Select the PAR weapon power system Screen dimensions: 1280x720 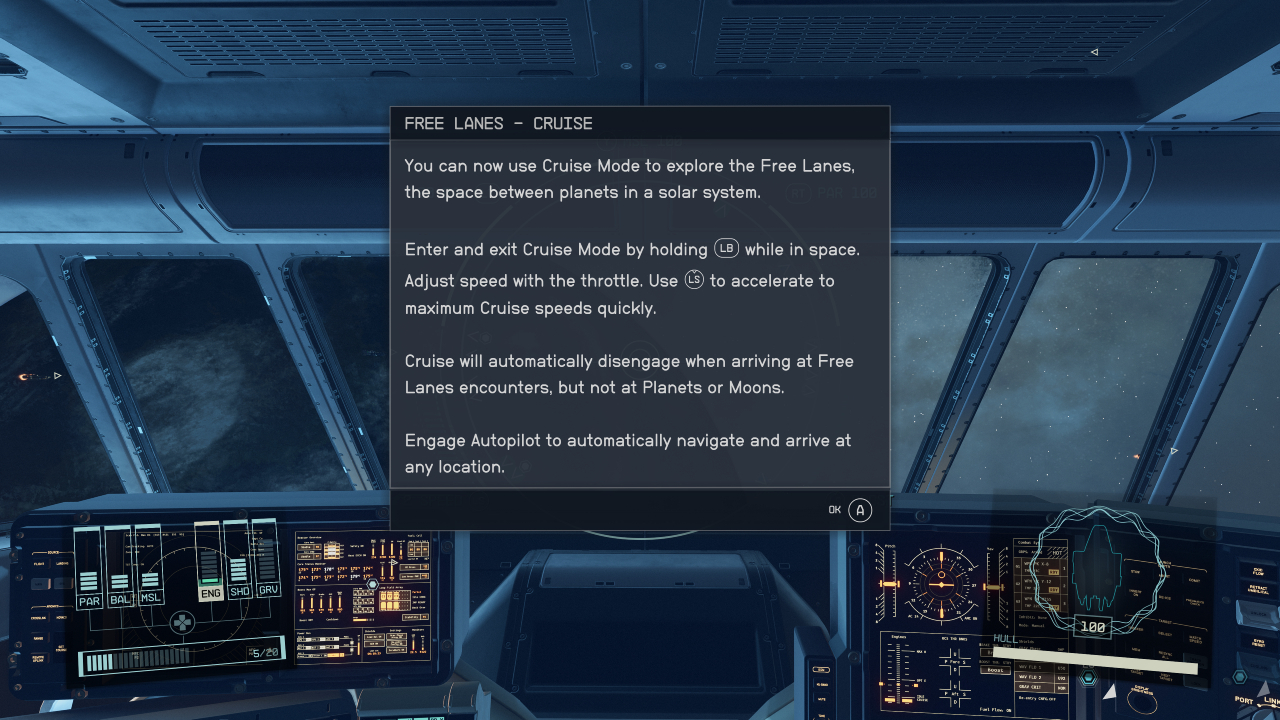tap(90, 600)
